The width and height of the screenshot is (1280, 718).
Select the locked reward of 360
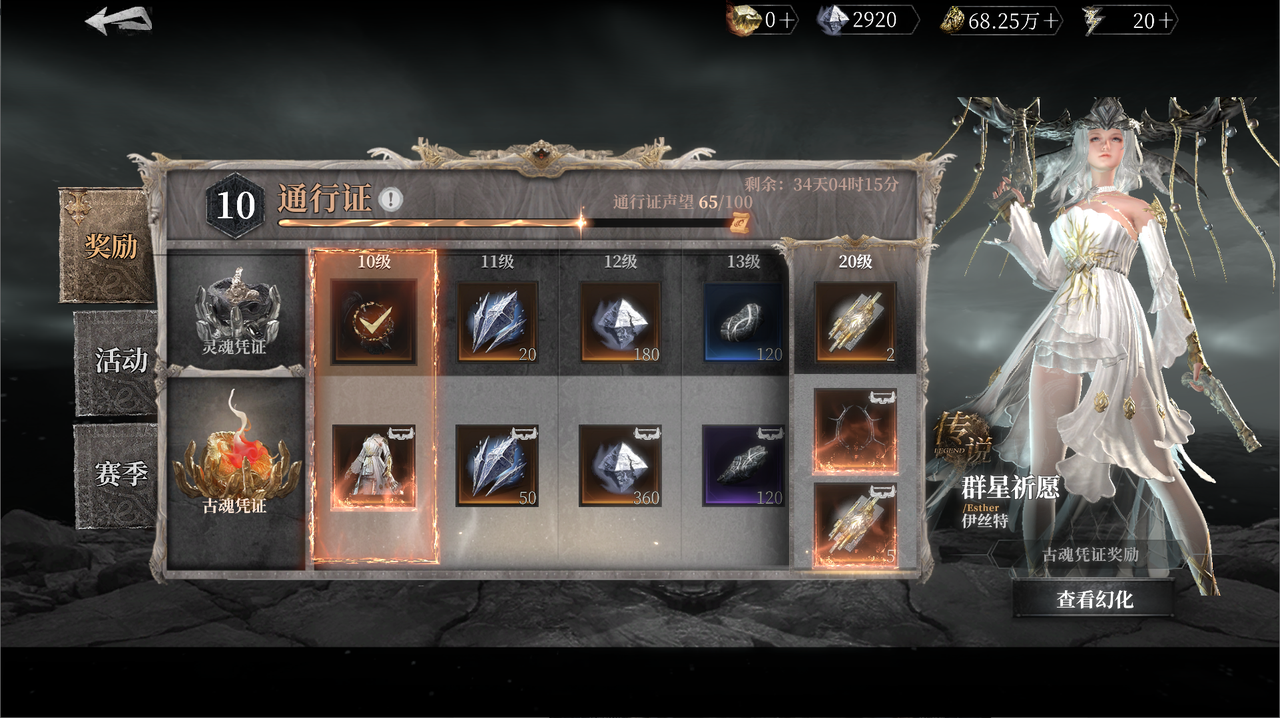(x=621, y=466)
